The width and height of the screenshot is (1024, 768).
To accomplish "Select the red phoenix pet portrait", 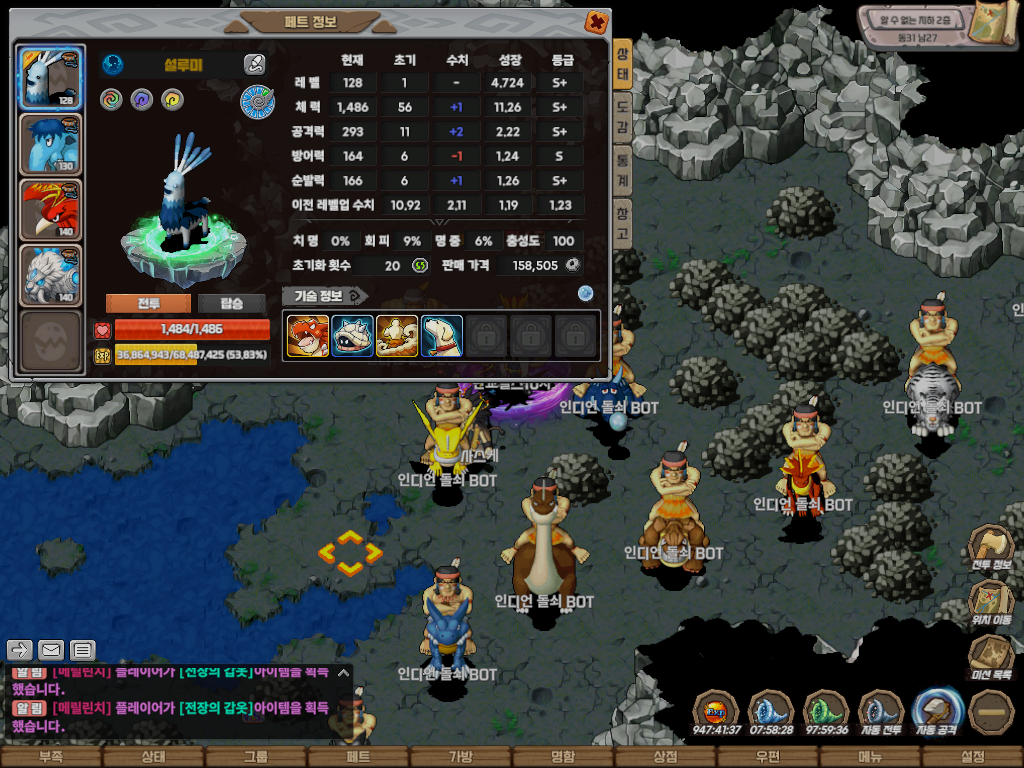I will click(51, 210).
